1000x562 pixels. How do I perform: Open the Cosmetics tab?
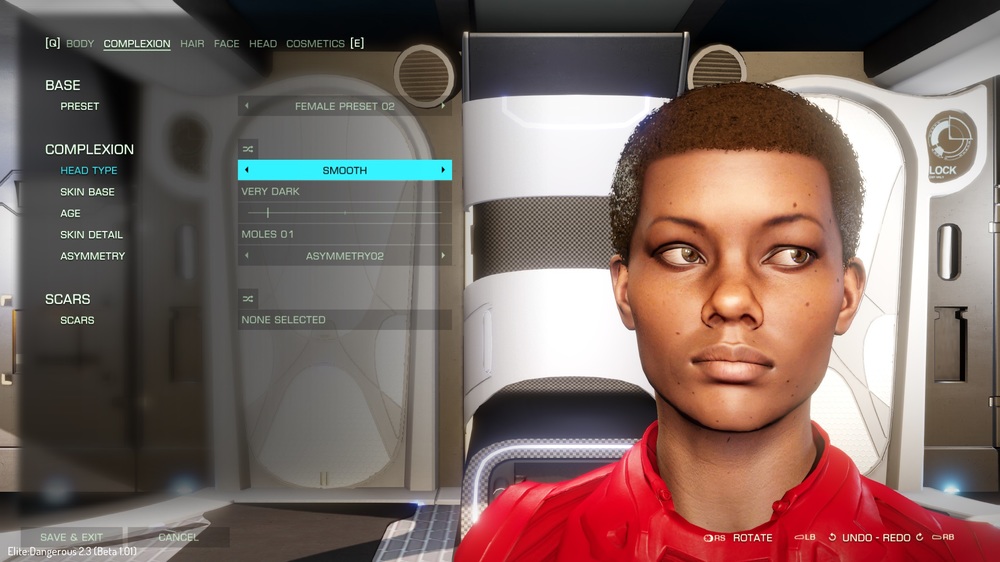point(315,44)
